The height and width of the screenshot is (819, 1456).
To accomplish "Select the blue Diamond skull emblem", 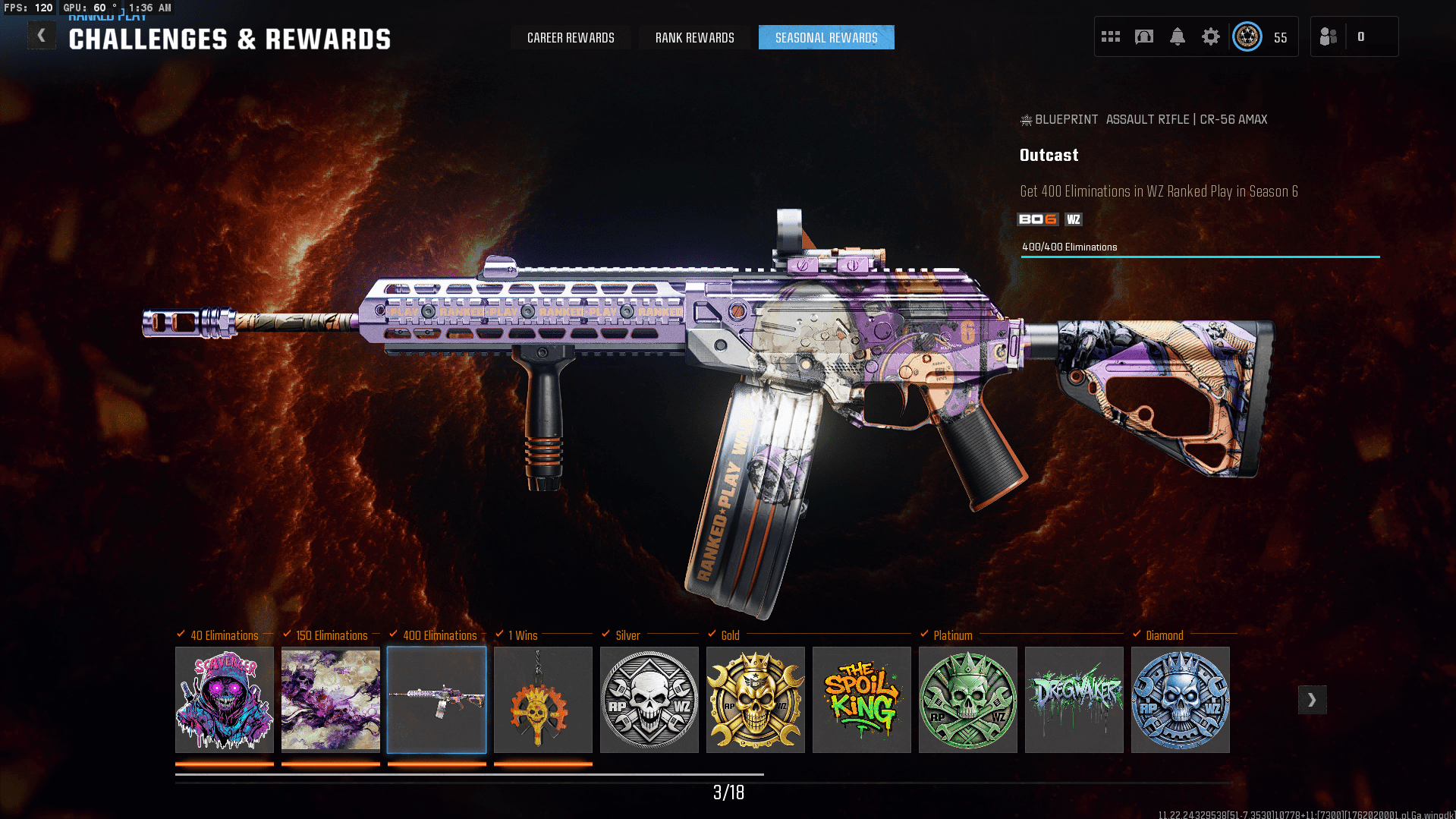I will 1181,700.
